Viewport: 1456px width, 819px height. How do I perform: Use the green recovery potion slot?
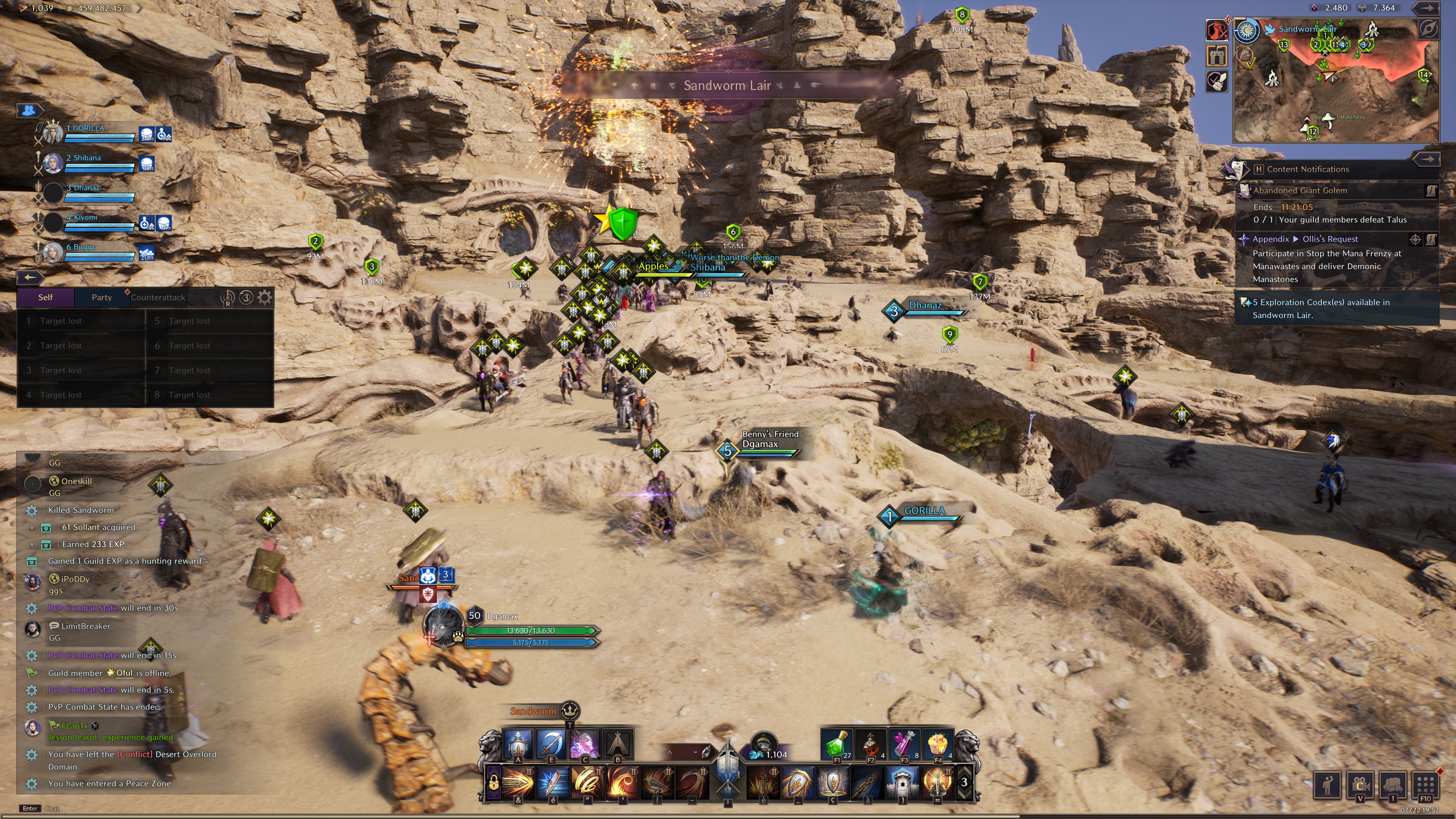836,744
